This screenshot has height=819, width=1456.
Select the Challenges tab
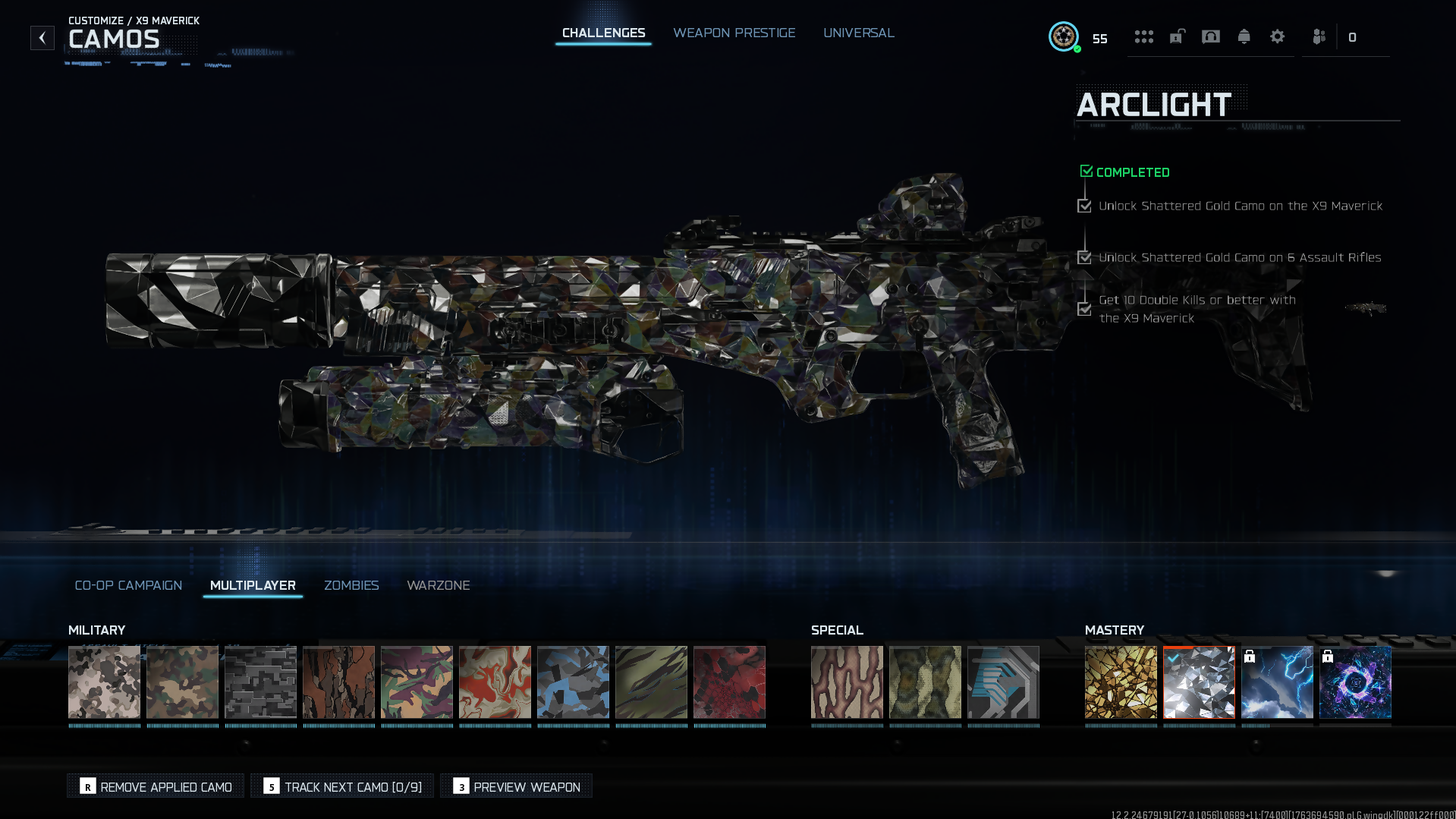point(603,33)
